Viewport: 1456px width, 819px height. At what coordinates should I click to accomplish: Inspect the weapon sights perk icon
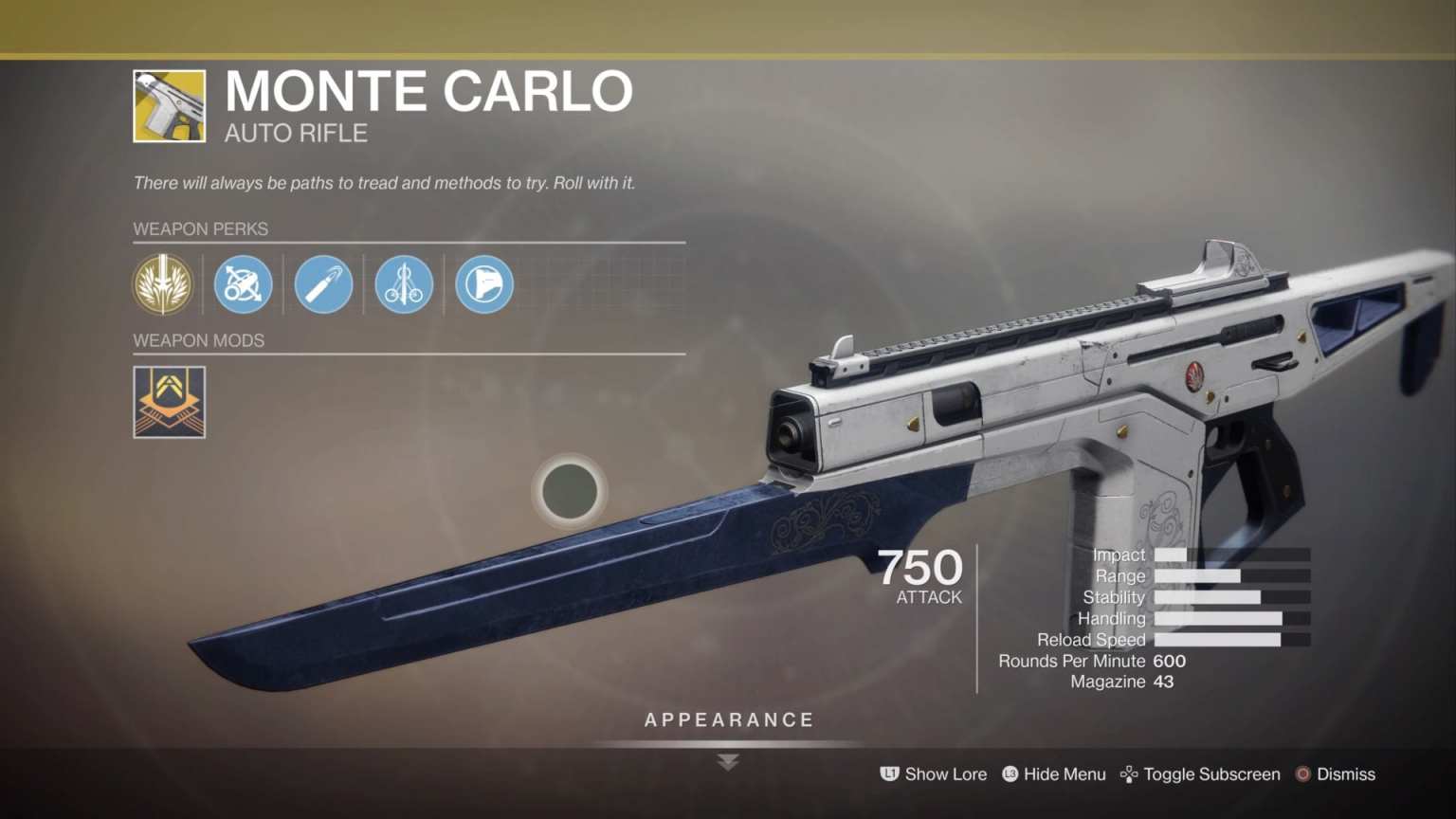tap(243, 284)
